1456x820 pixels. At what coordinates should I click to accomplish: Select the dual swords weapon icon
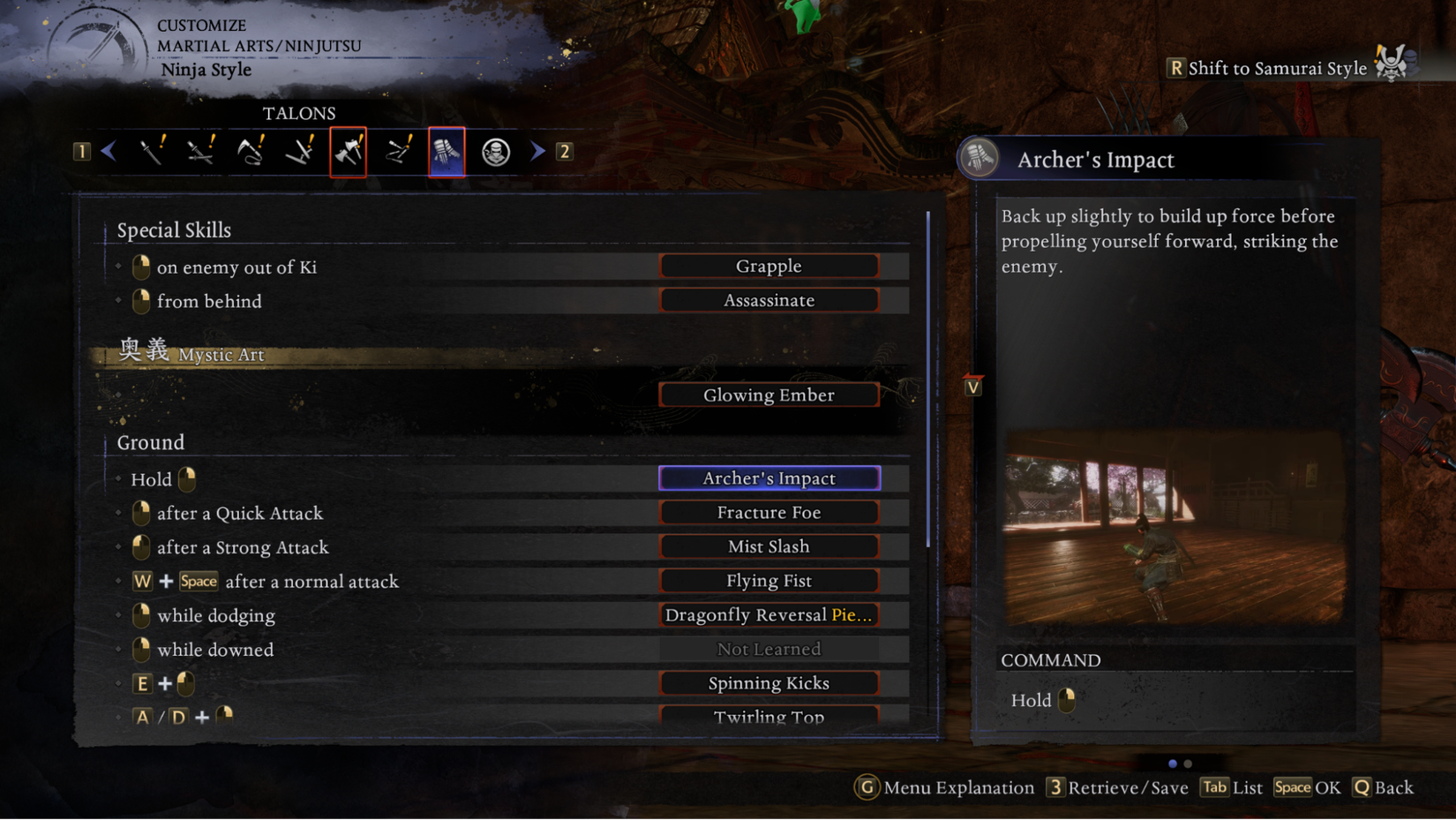(x=201, y=150)
